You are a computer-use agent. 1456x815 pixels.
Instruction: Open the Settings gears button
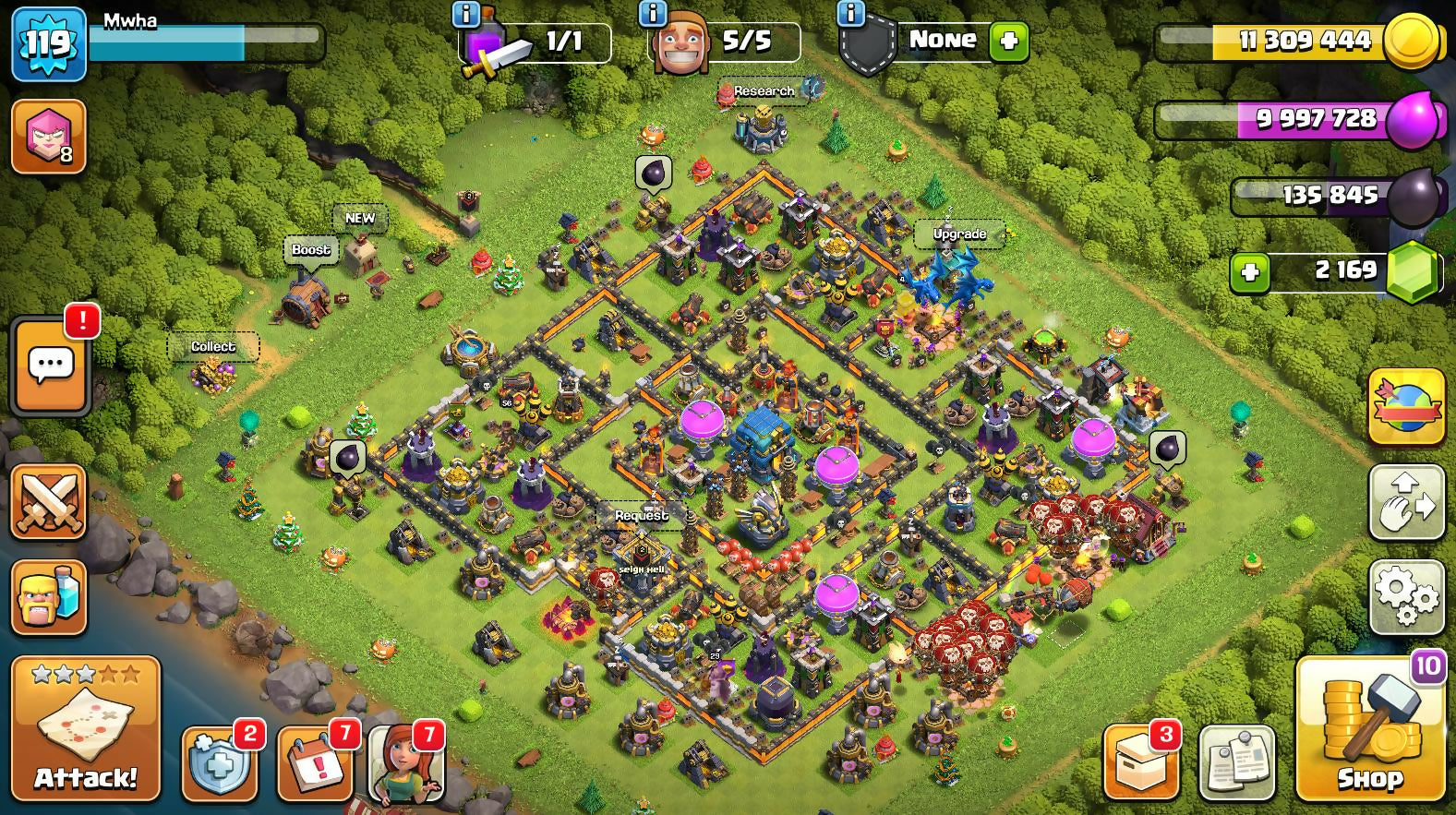1406,595
